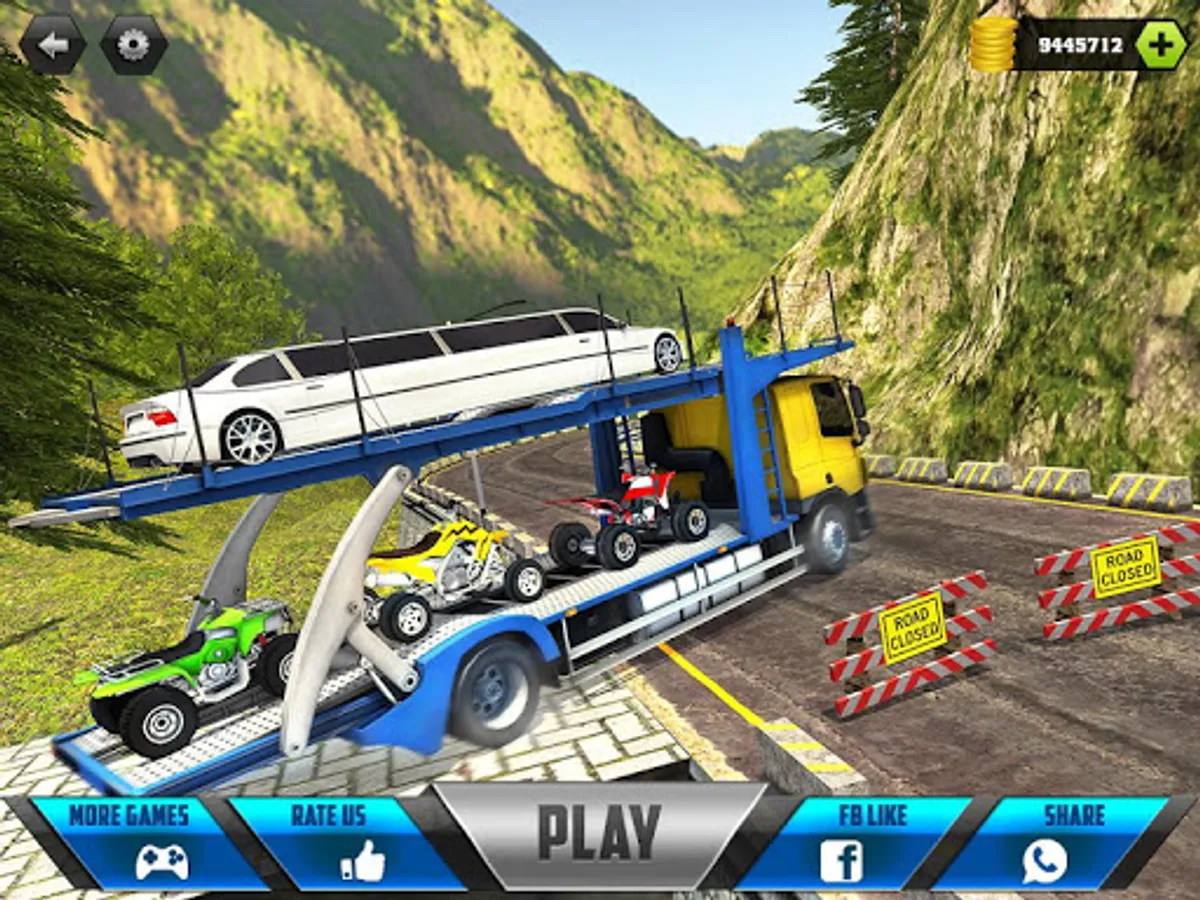
Task: Open settings via the gear icon
Action: click(133, 44)
